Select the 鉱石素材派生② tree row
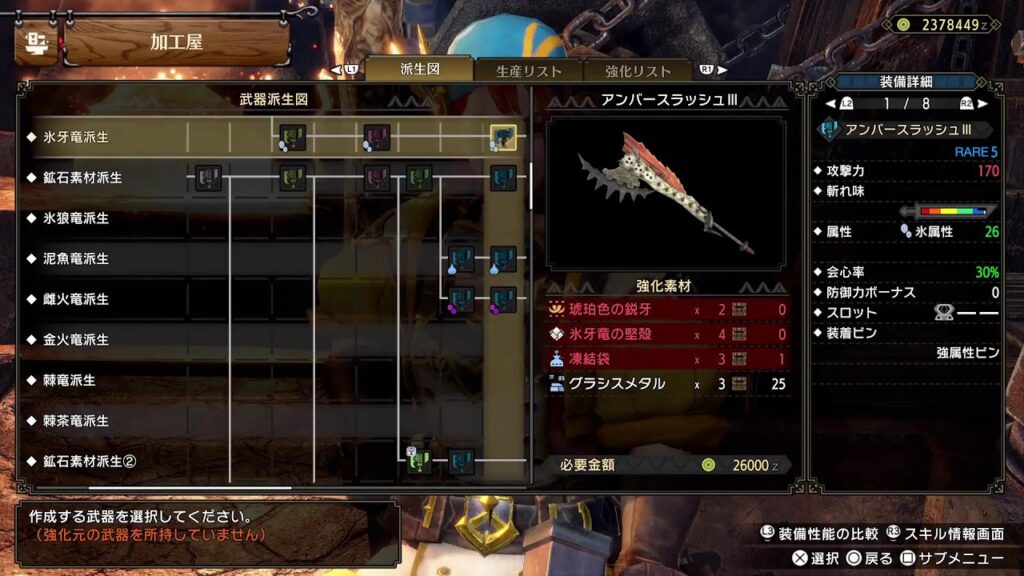This screenshot has height=576, width=1024. tap(88, 462)
